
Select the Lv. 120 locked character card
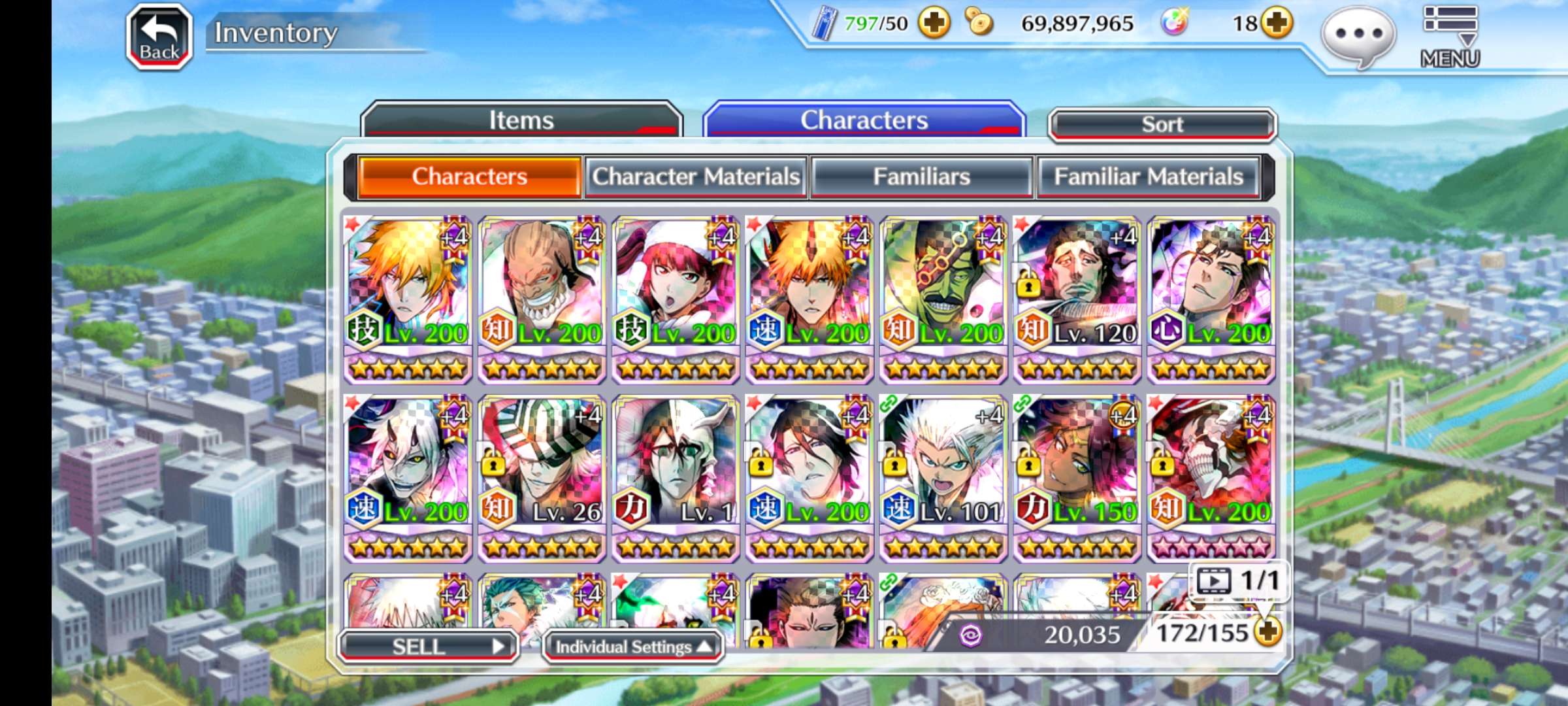coord(1077,299)
